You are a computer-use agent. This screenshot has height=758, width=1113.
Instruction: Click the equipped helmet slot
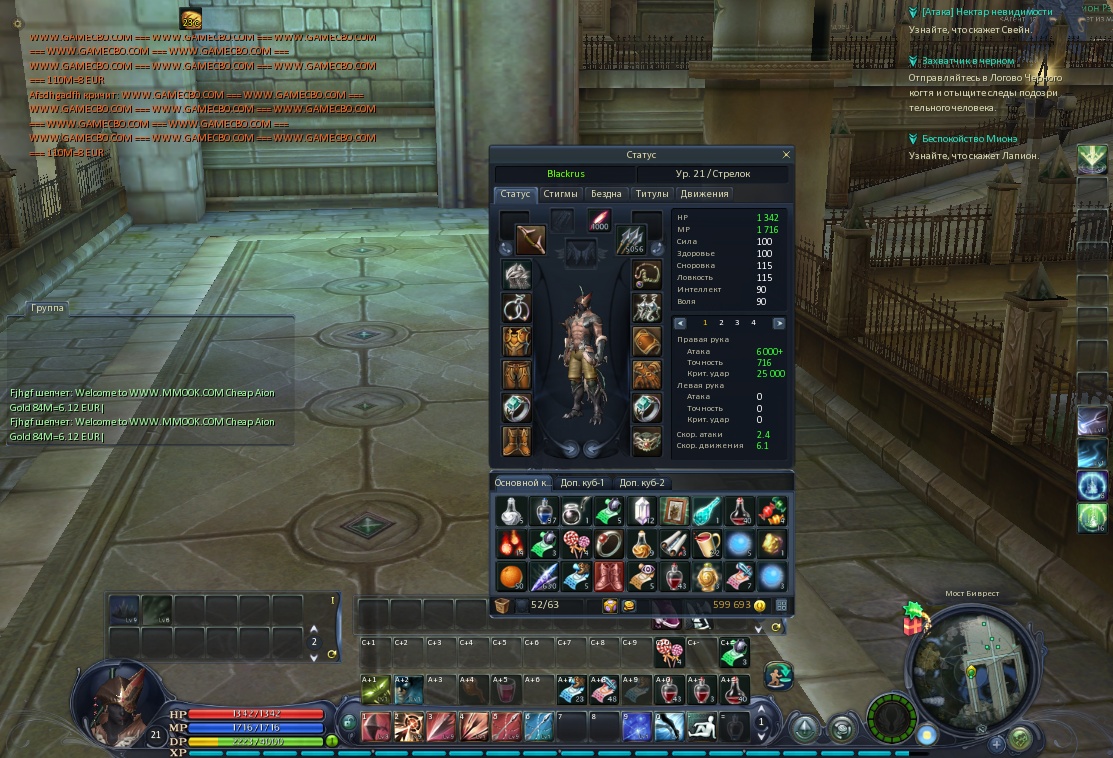coord(517,275)
